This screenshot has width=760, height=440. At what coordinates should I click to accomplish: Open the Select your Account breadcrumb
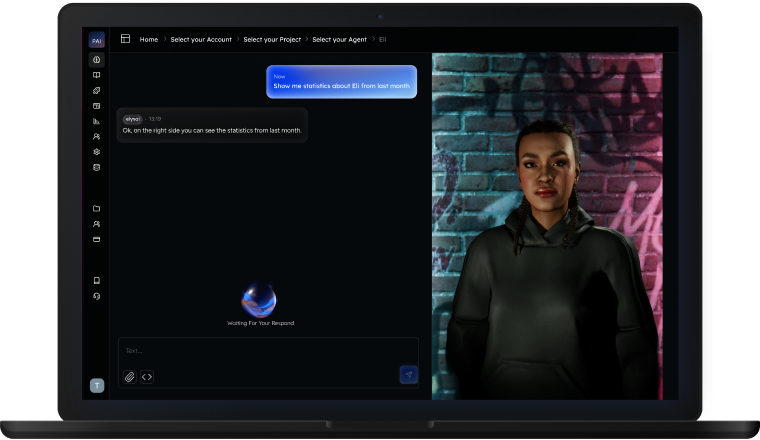click(x=201, y=39)
